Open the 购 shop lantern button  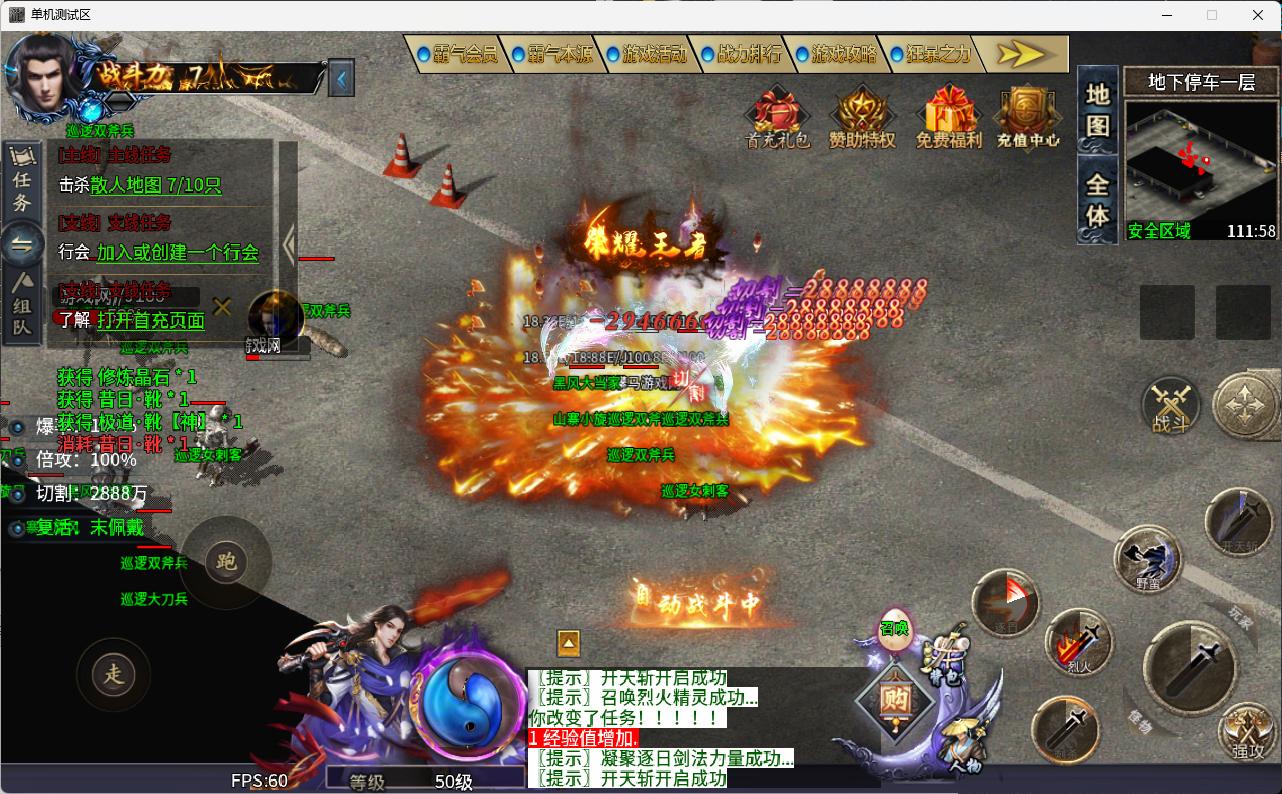(895, 700)
